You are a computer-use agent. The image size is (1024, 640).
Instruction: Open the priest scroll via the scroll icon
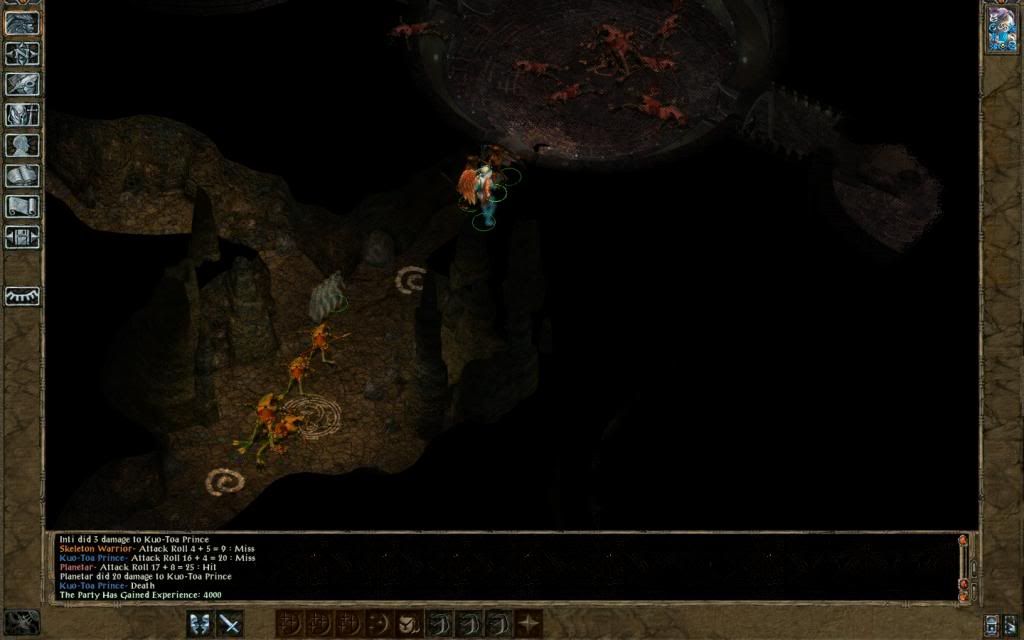(x=22, y=207)
